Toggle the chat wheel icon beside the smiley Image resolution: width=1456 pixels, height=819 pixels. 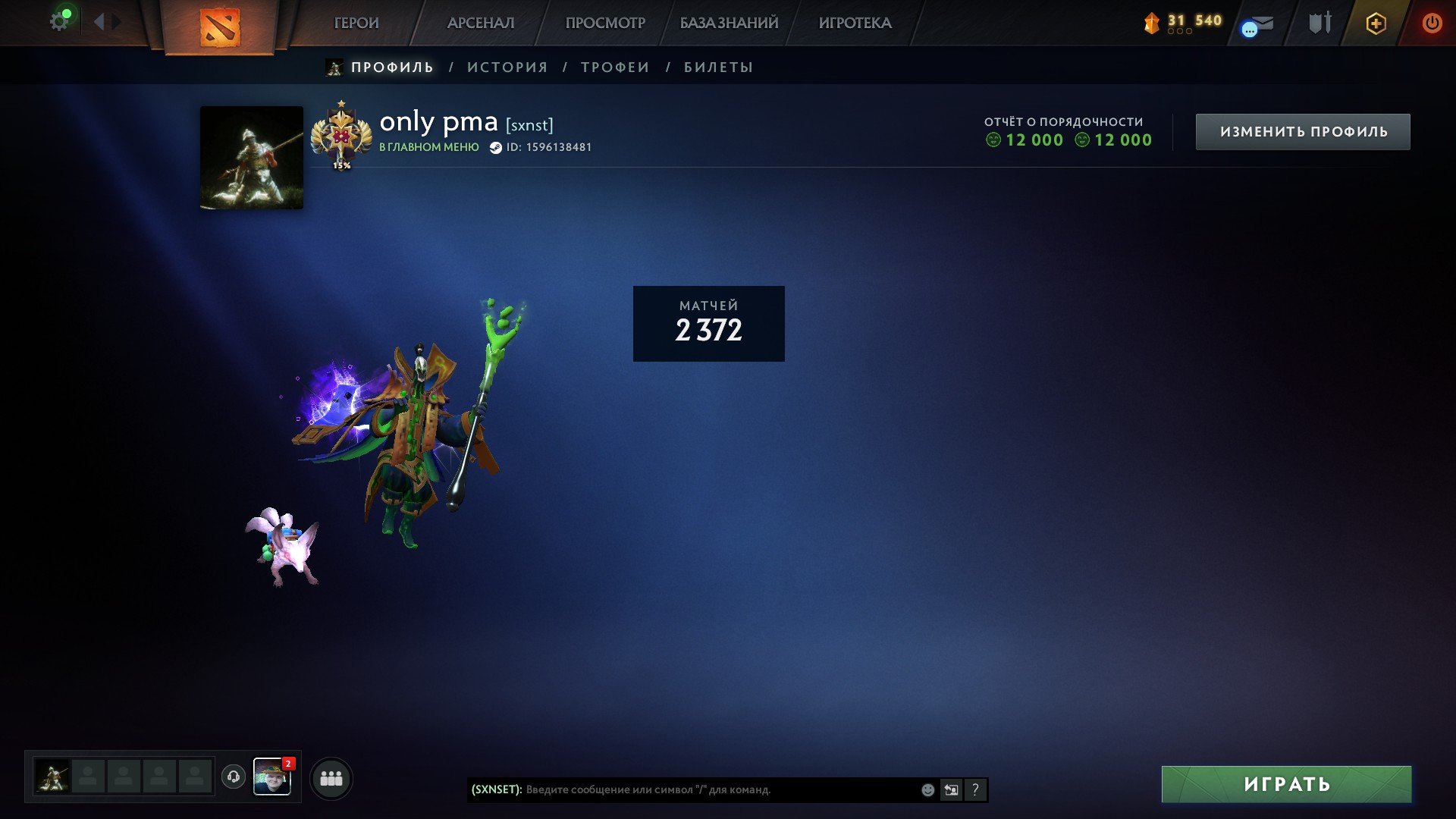[x=951, y=789]
